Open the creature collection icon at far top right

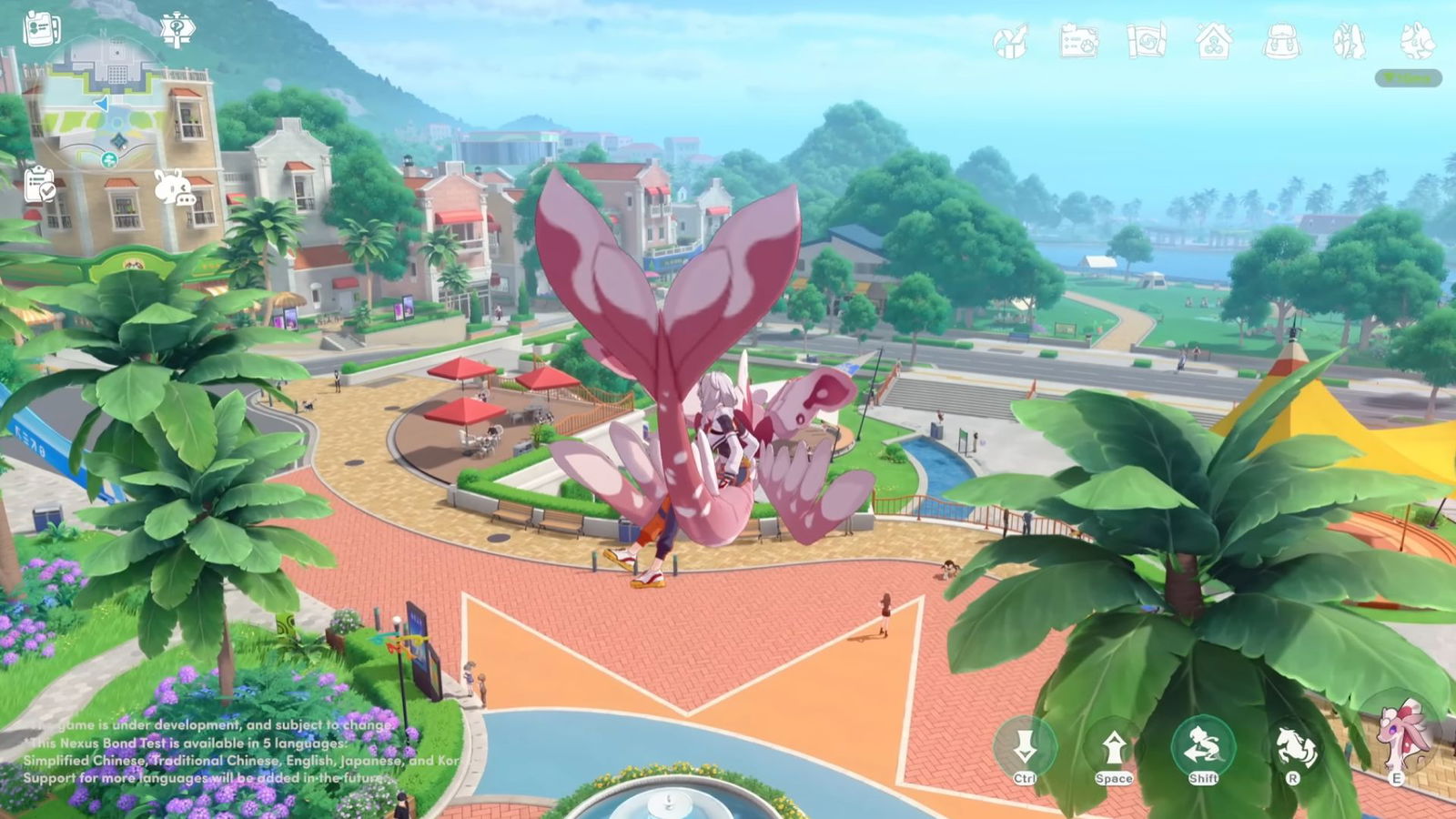1417,40
